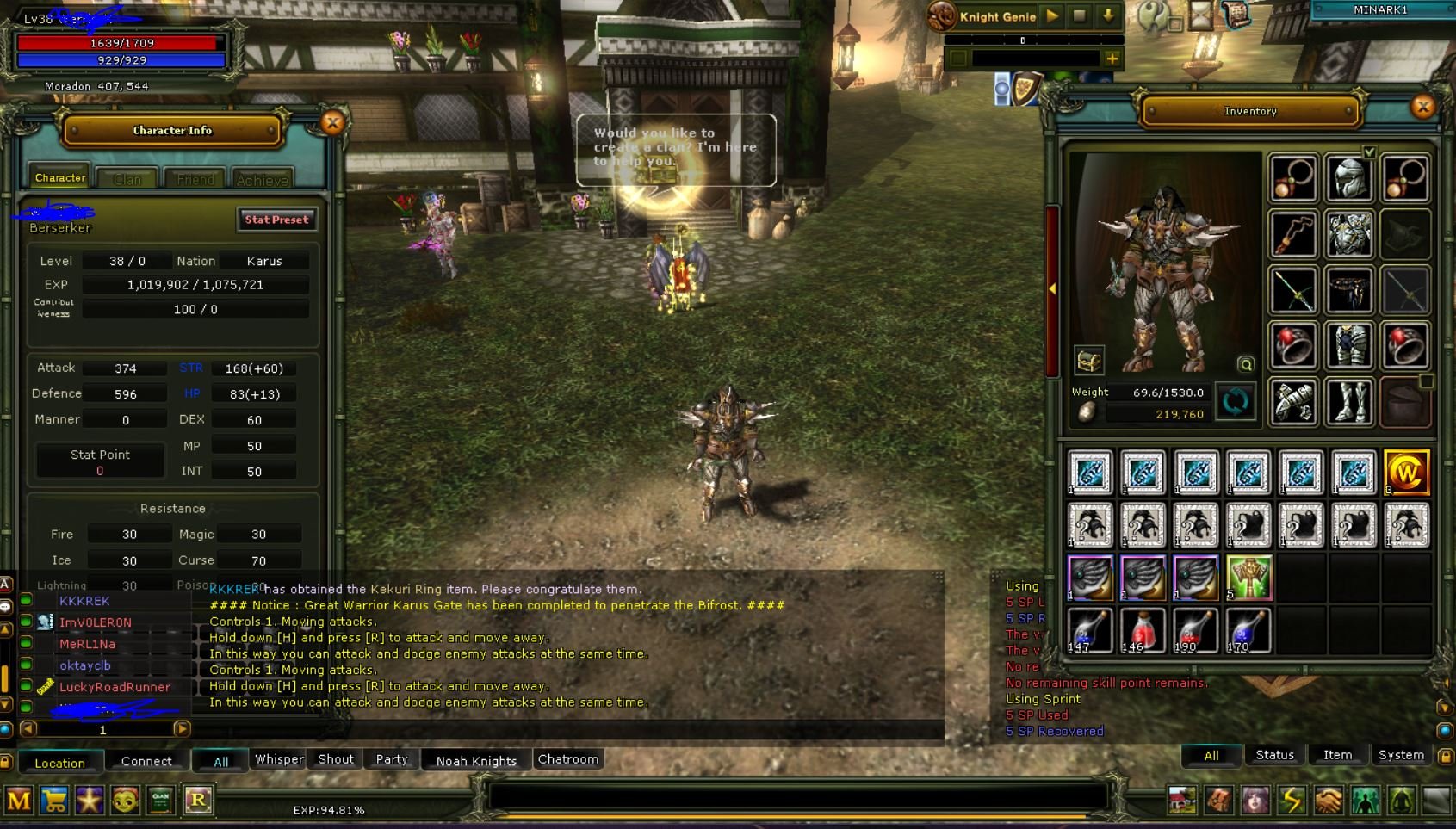Close the Inventory panel
This screenshot has width=1456, height=829.
1422,107
